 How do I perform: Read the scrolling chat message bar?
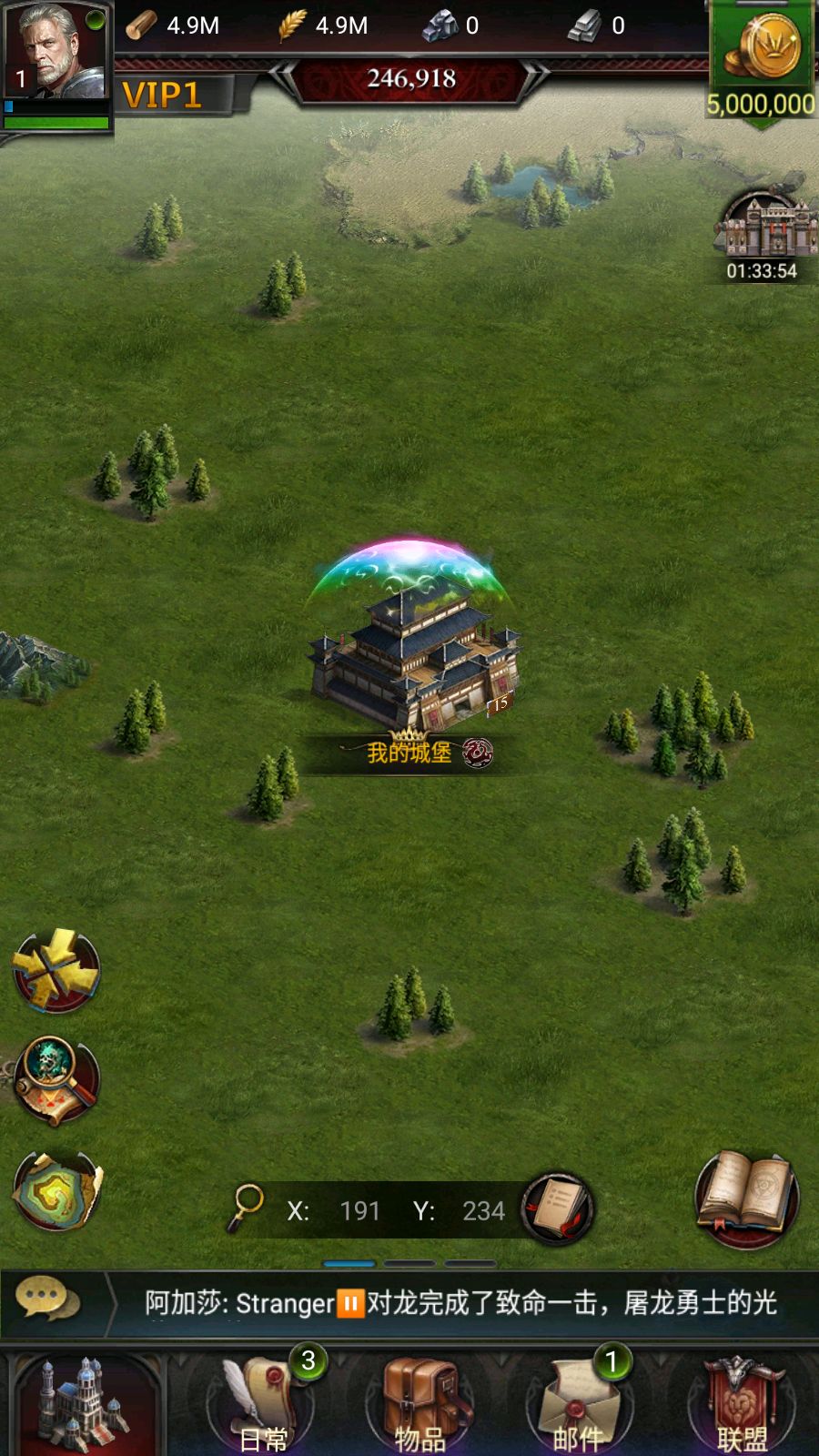click(460, 1303)
